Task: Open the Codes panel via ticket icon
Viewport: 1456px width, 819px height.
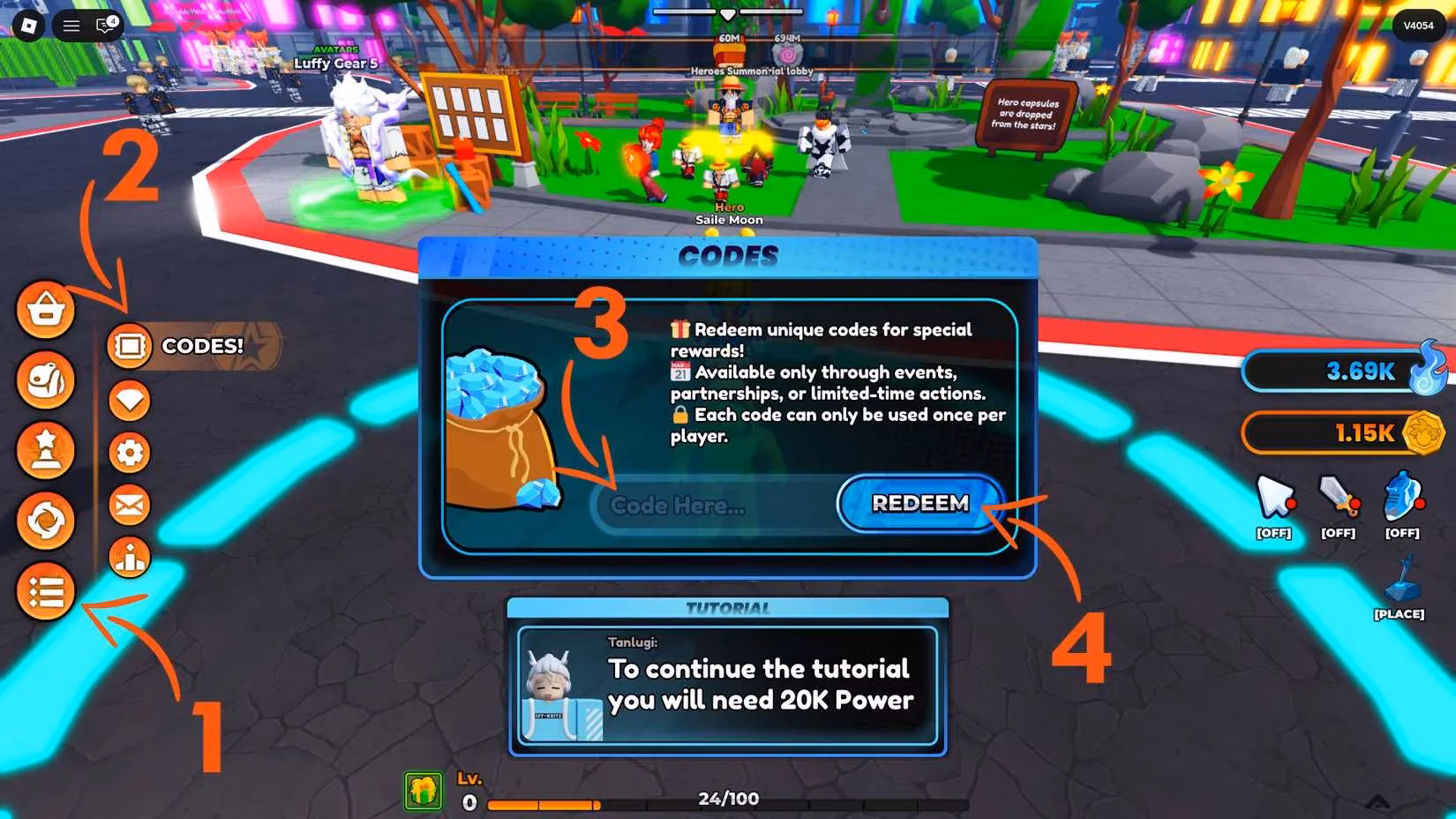Action: [x=129, y=346]
